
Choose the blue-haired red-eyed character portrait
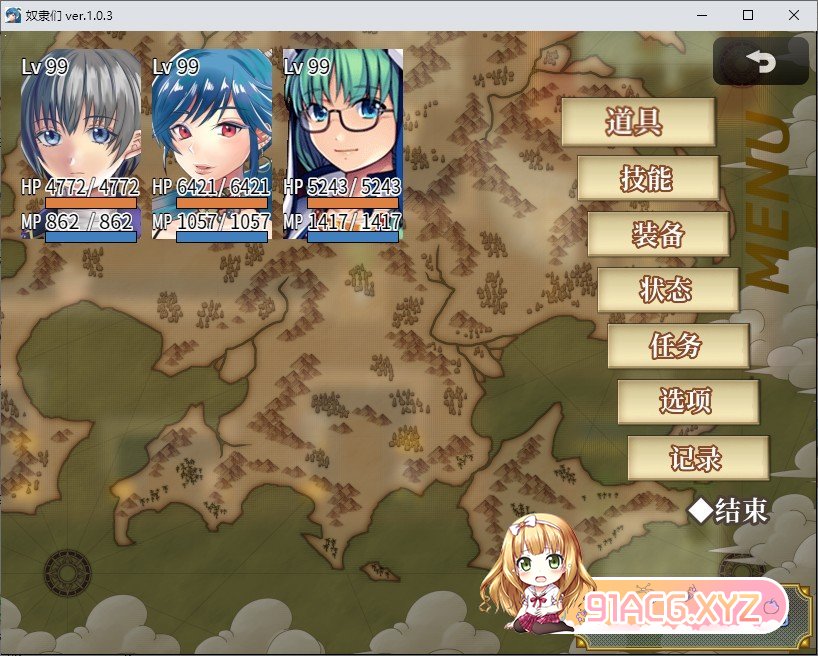[211, 140]
